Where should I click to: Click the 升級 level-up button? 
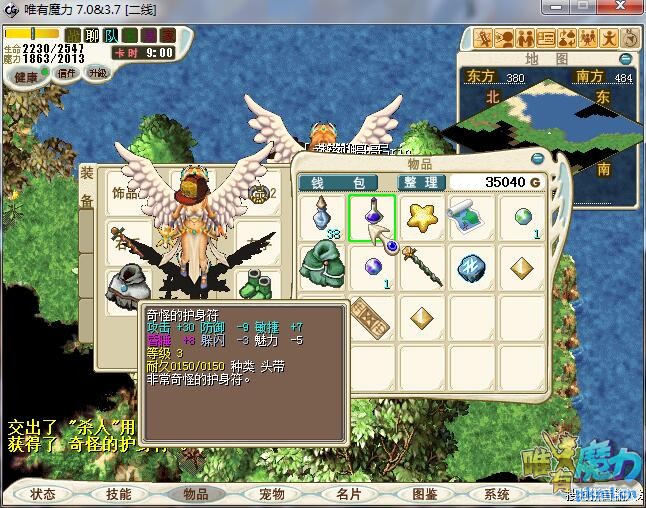point(98,73)
